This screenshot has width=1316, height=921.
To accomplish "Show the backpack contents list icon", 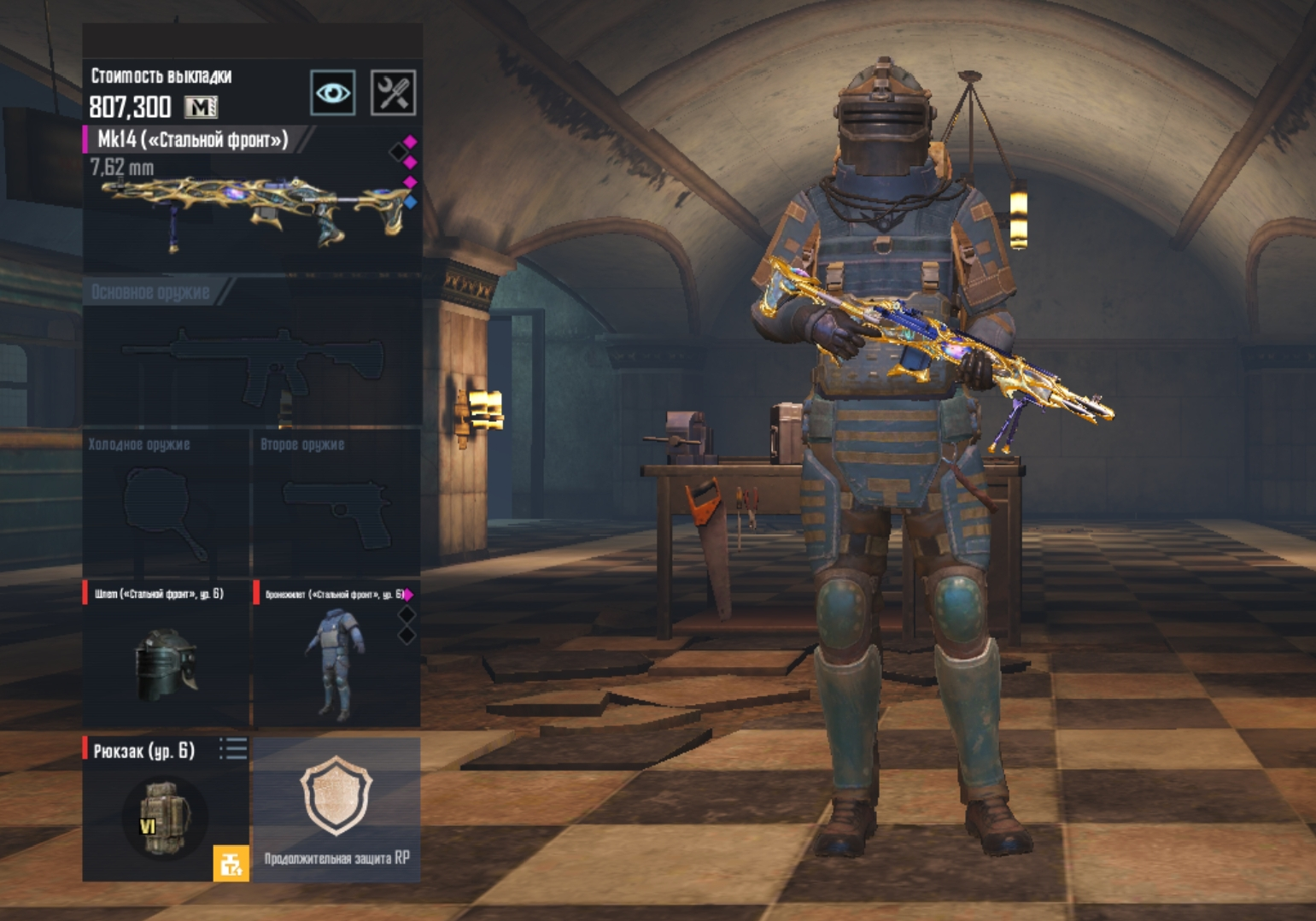I will [233, 749].
